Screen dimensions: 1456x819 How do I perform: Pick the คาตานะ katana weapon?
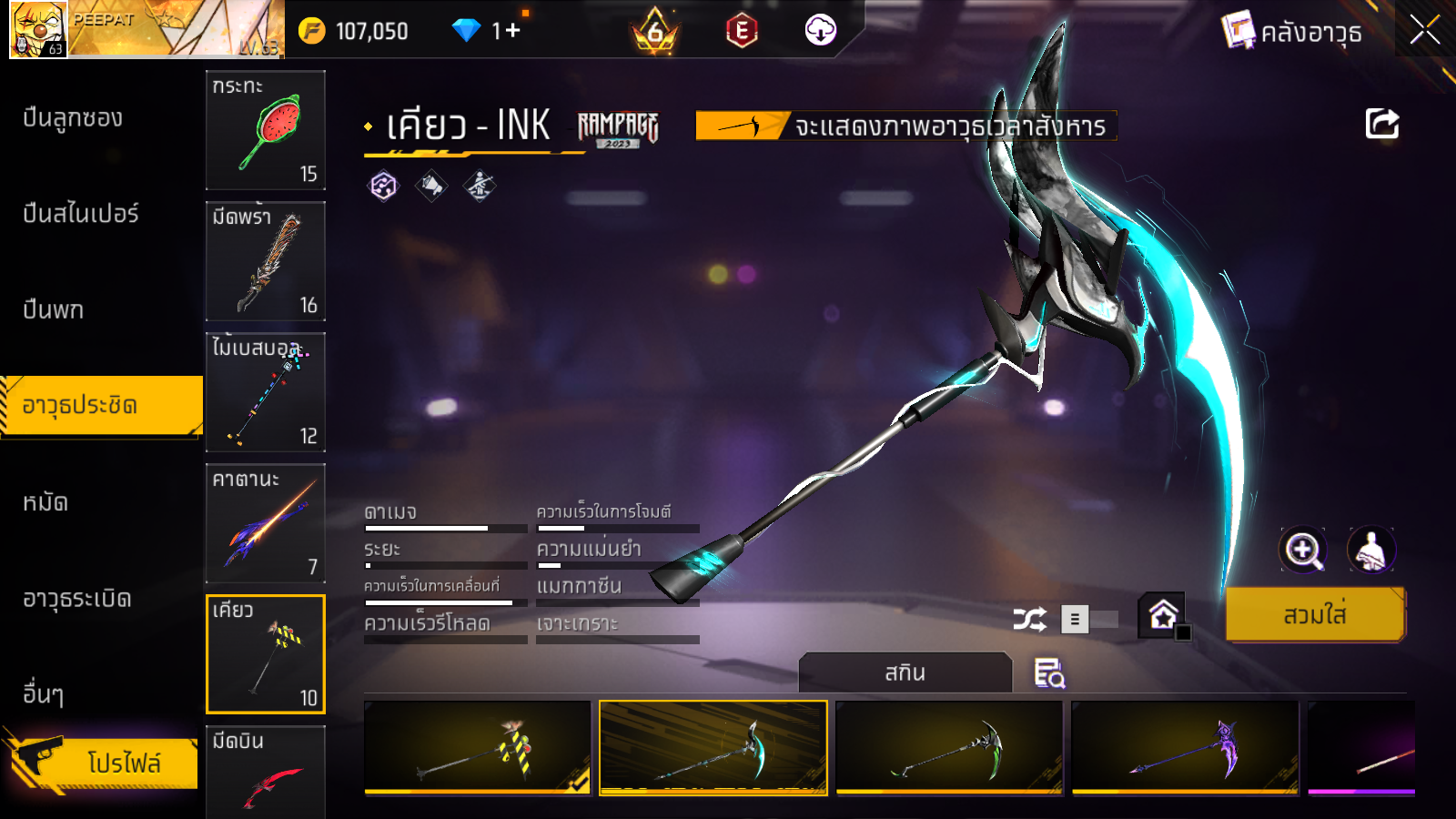(265, 523)
